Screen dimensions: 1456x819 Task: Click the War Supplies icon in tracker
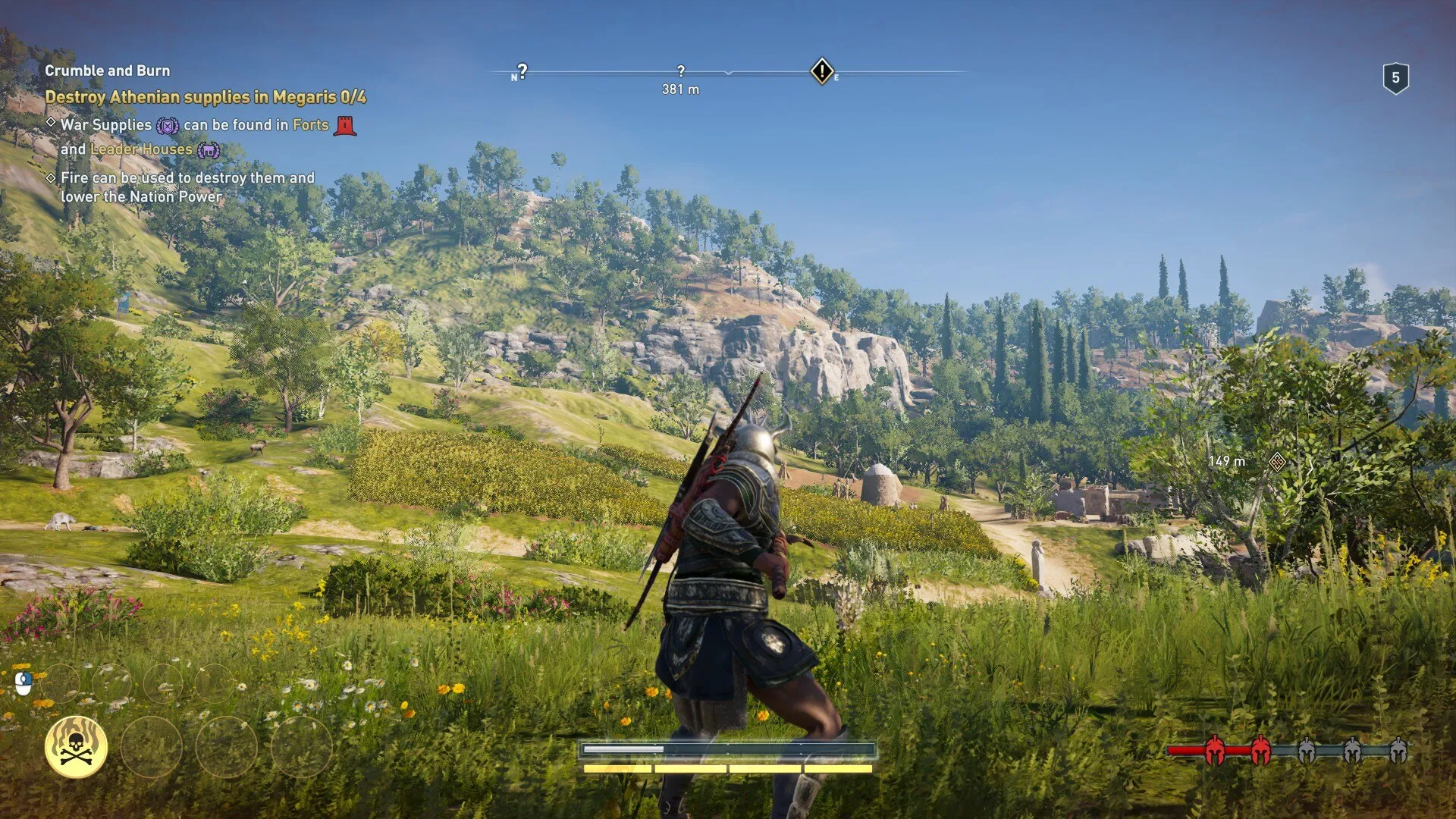(168, 126)
